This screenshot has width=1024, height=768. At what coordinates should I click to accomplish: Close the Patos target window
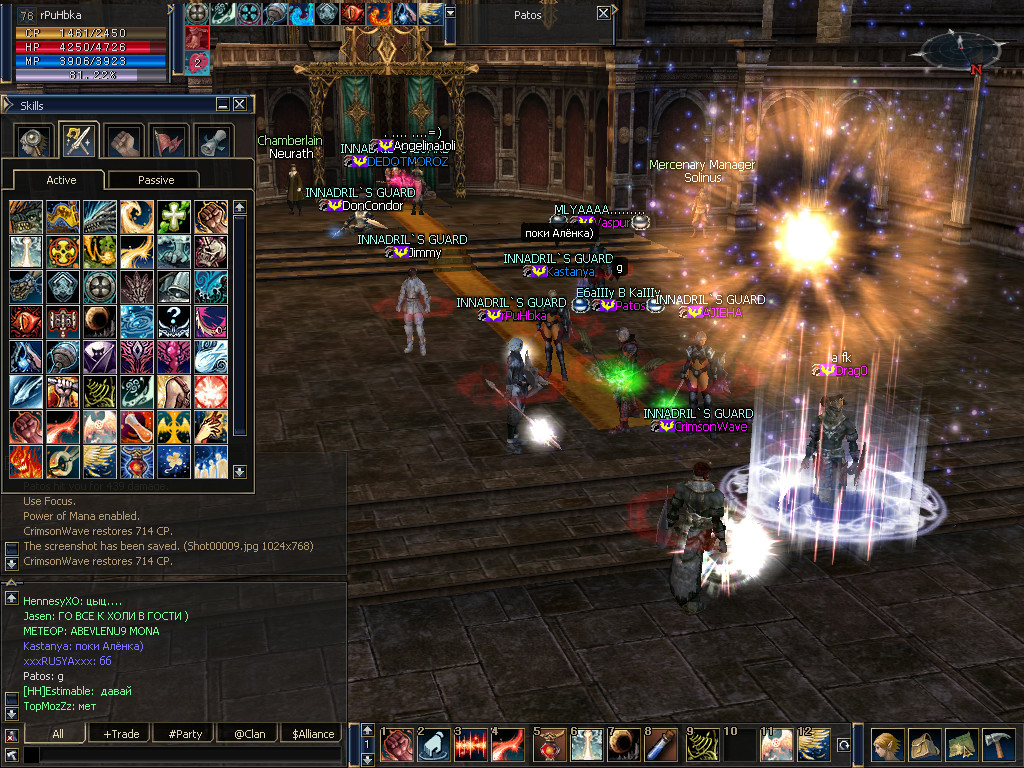[603, 14]
